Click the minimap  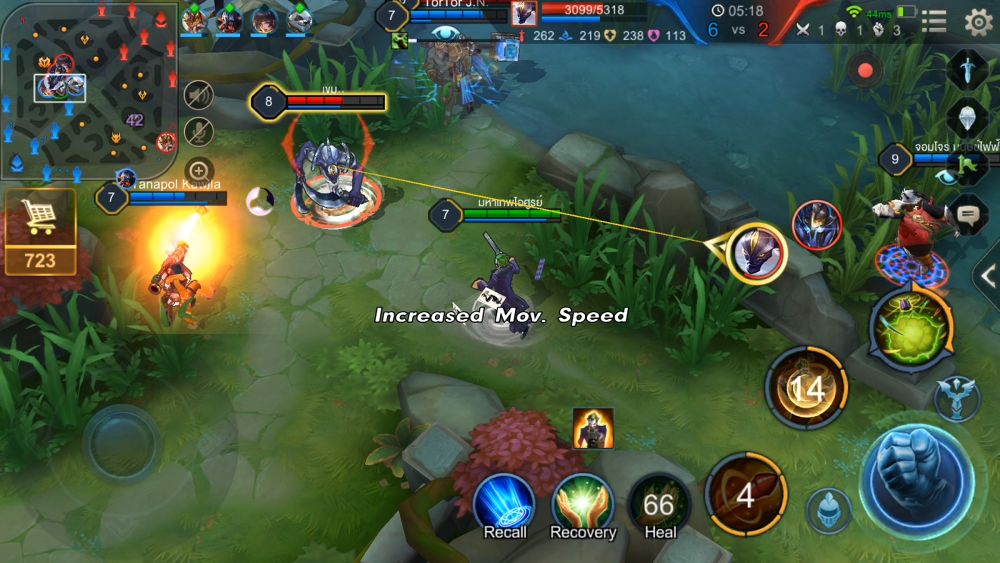point(88,90)
